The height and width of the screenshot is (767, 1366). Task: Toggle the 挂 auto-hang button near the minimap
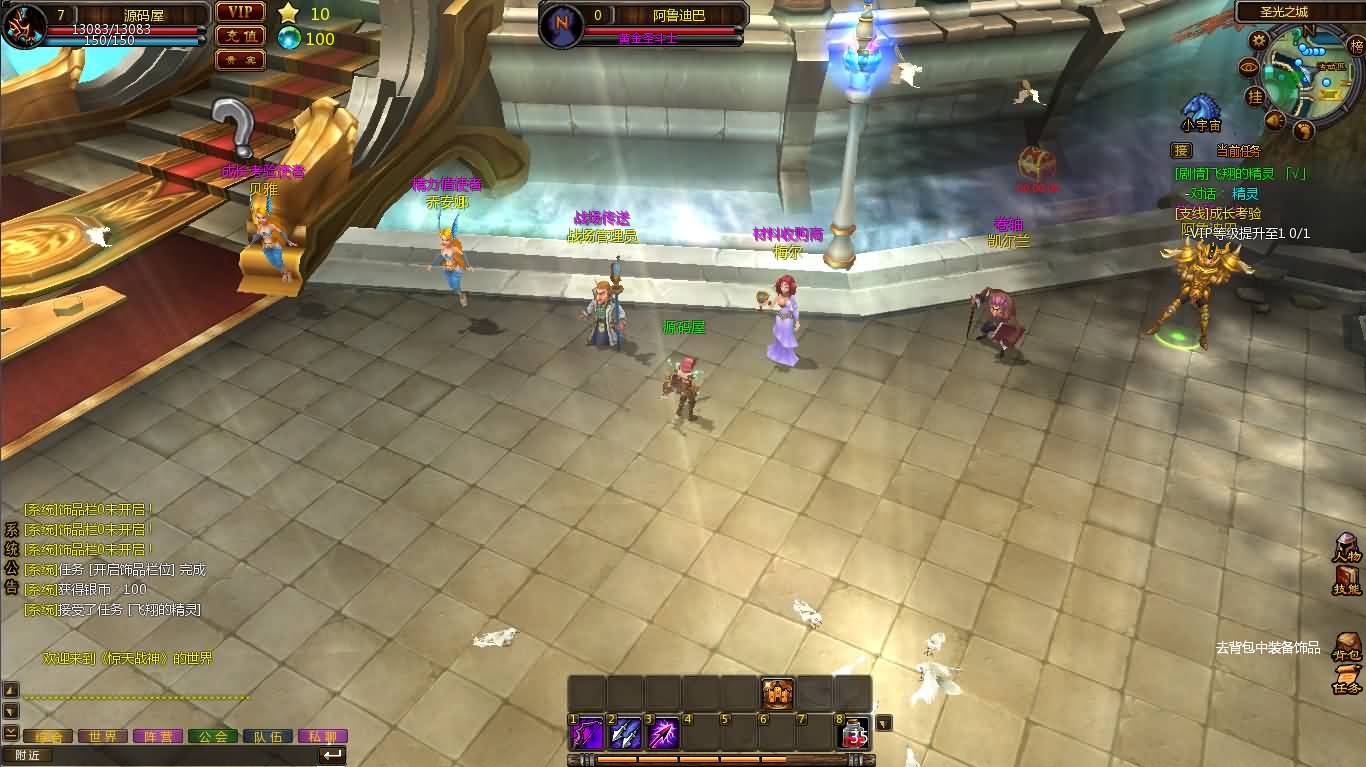tap(1255, 96)
